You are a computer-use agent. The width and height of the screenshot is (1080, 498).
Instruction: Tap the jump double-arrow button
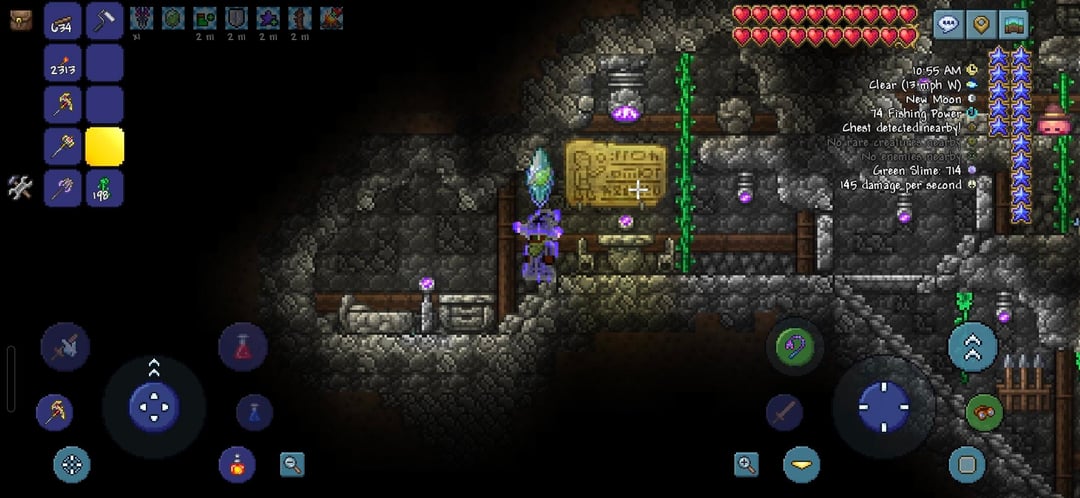coord(972,346)
